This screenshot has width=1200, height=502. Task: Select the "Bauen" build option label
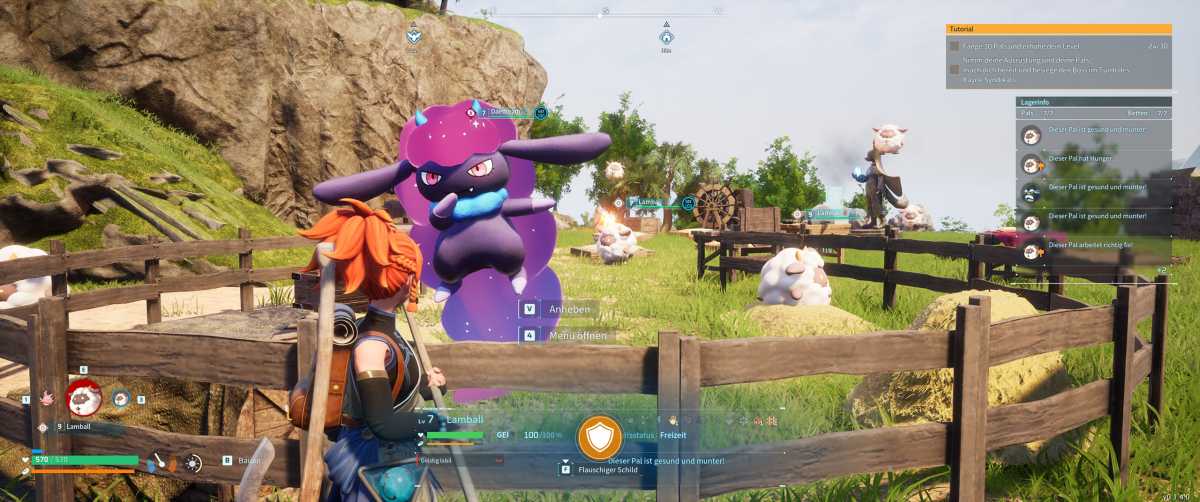click(x=248, y=460)
